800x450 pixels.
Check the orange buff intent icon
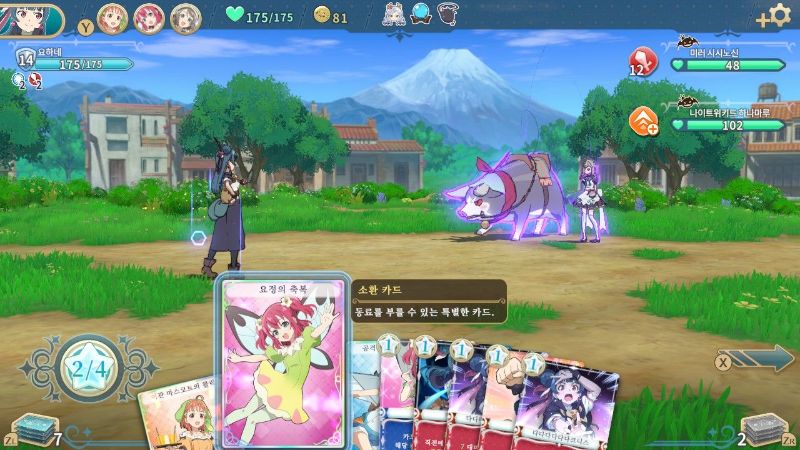[642, 122]
